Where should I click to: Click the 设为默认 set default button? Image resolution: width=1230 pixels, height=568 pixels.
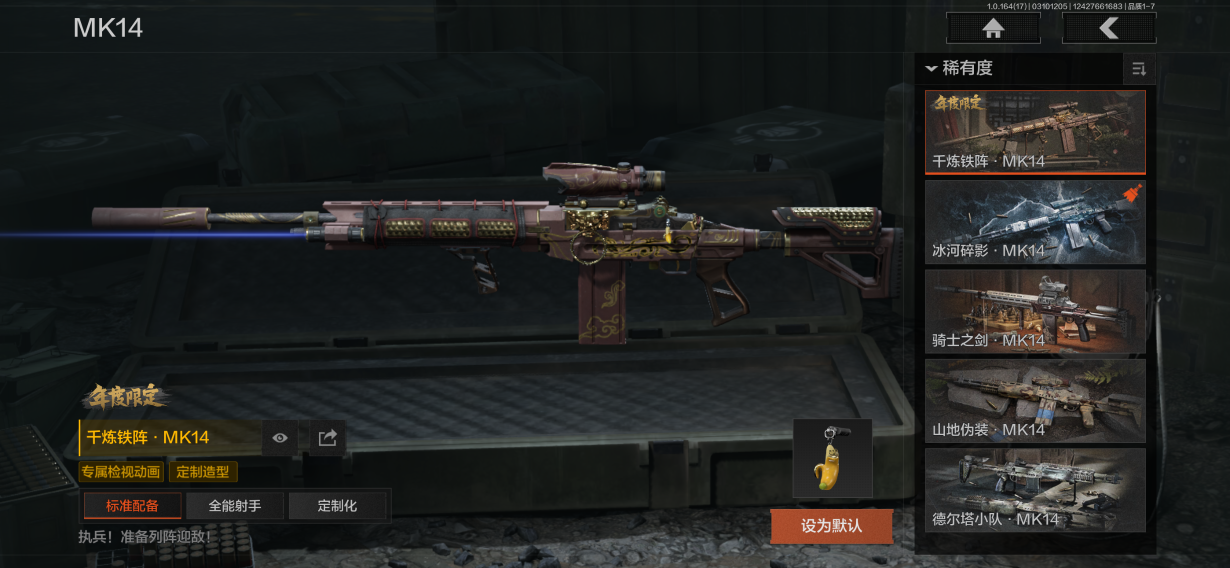831,525
